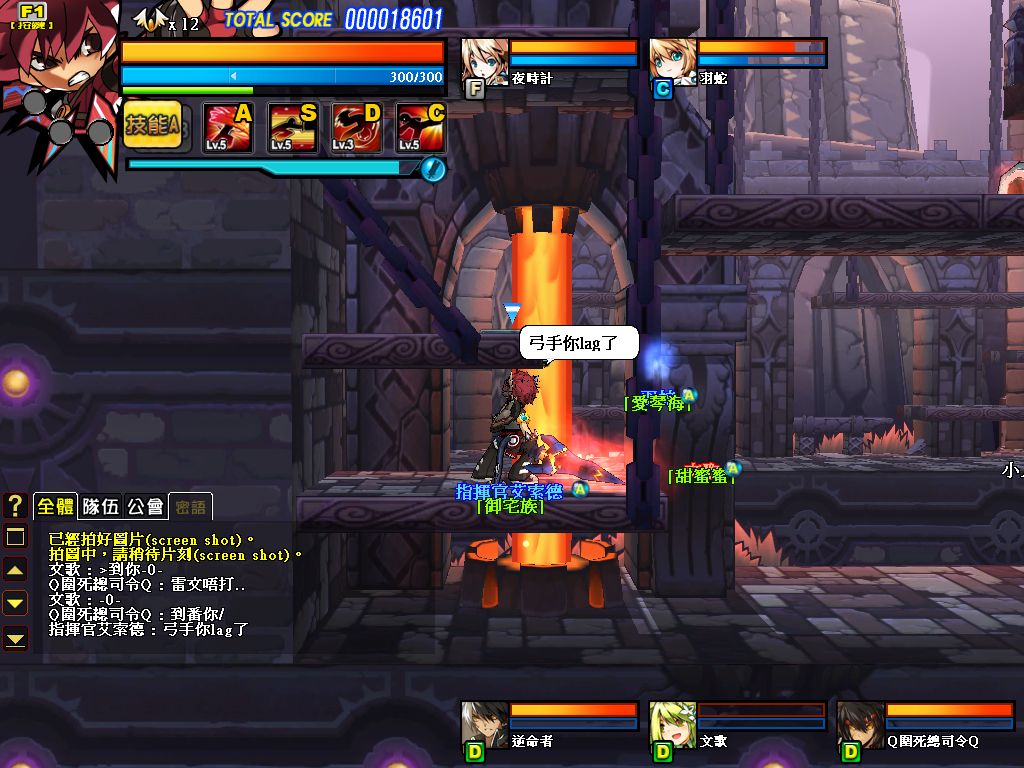Select party member 羽蛇's portrait
Viewport: 1024px width, 768px height.
tap(672, 62)
